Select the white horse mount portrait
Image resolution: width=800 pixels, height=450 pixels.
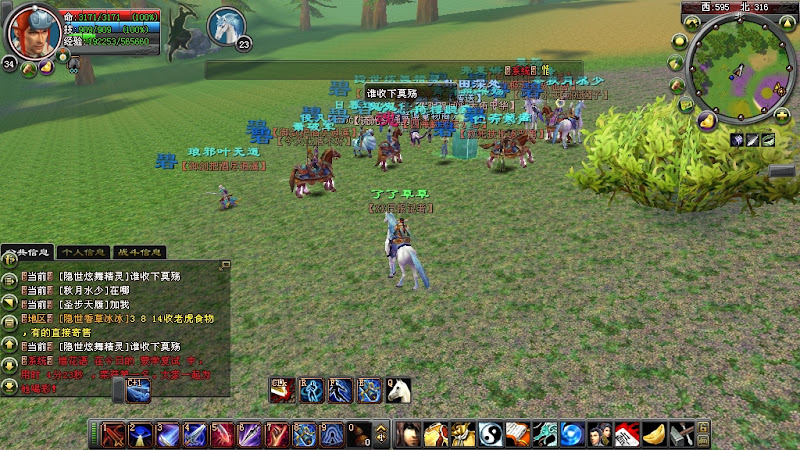pos(228,26)
